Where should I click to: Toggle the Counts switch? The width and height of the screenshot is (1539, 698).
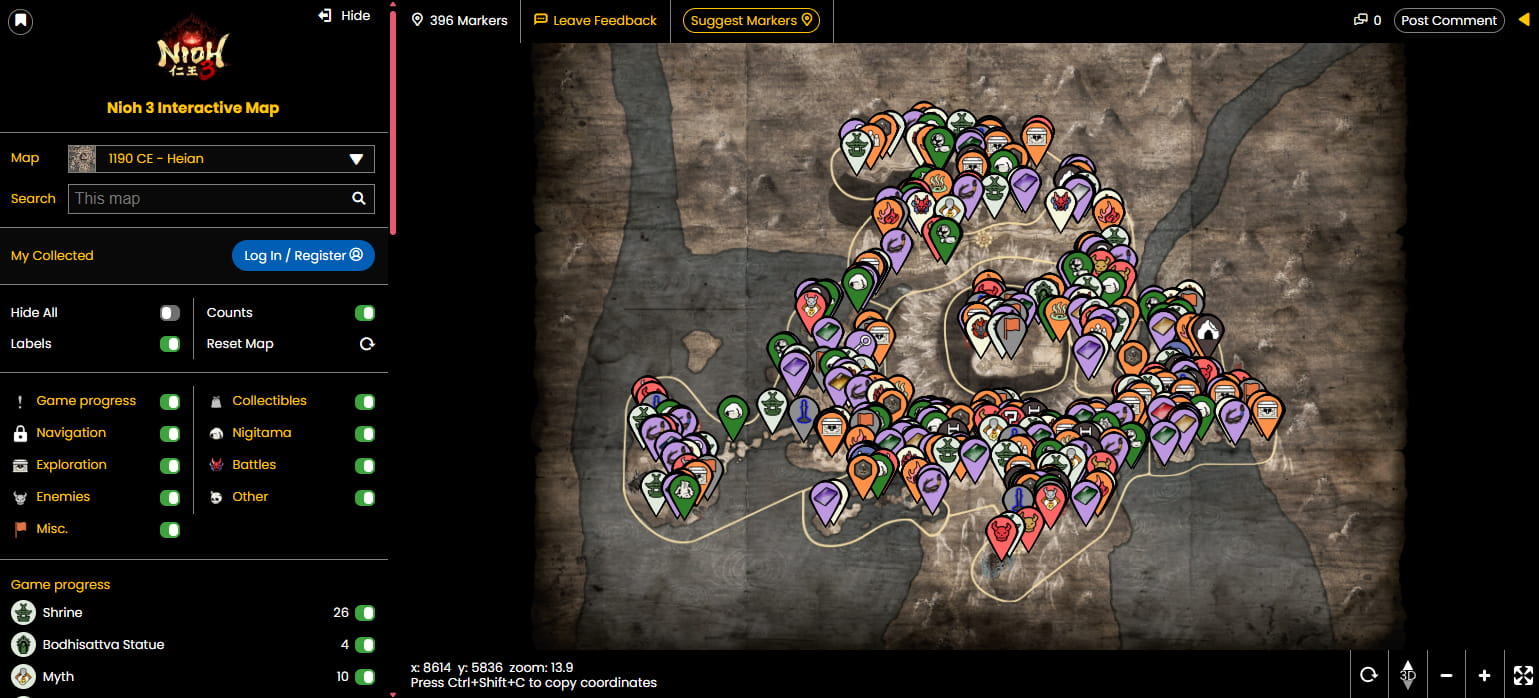(365, 313)
